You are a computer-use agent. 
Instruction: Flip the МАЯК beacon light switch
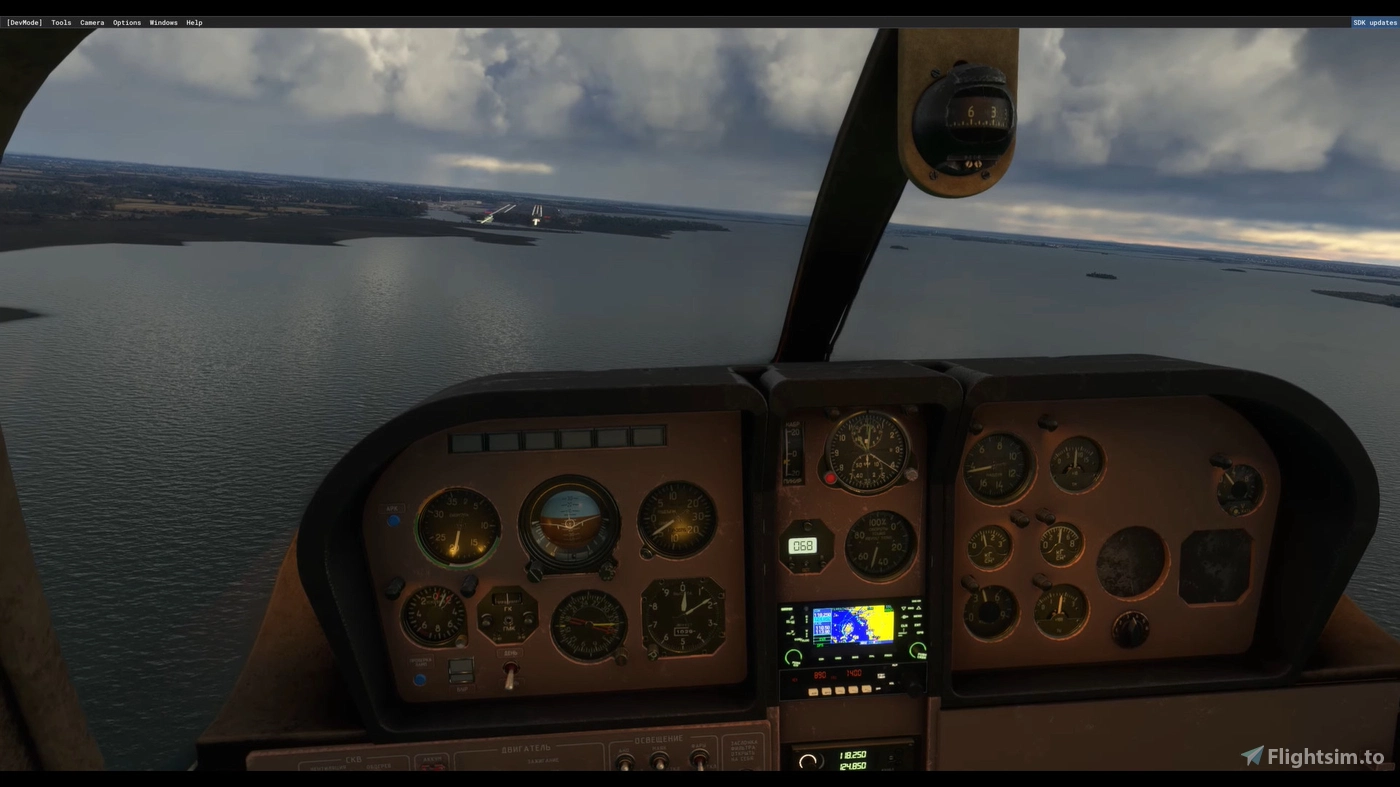(658, 762)
